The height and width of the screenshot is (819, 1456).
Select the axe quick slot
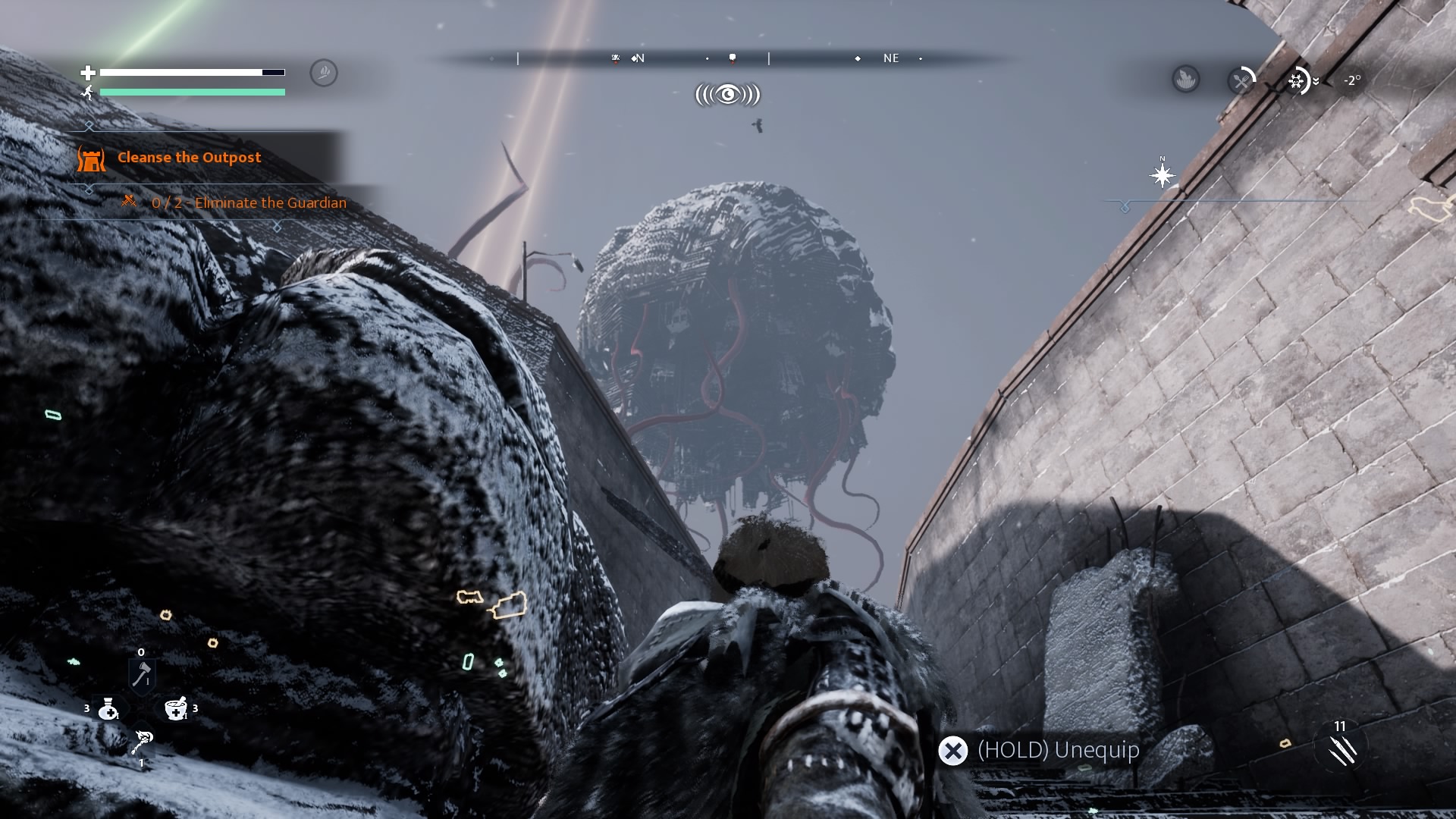pyautogui.click(x=142, y=674)
